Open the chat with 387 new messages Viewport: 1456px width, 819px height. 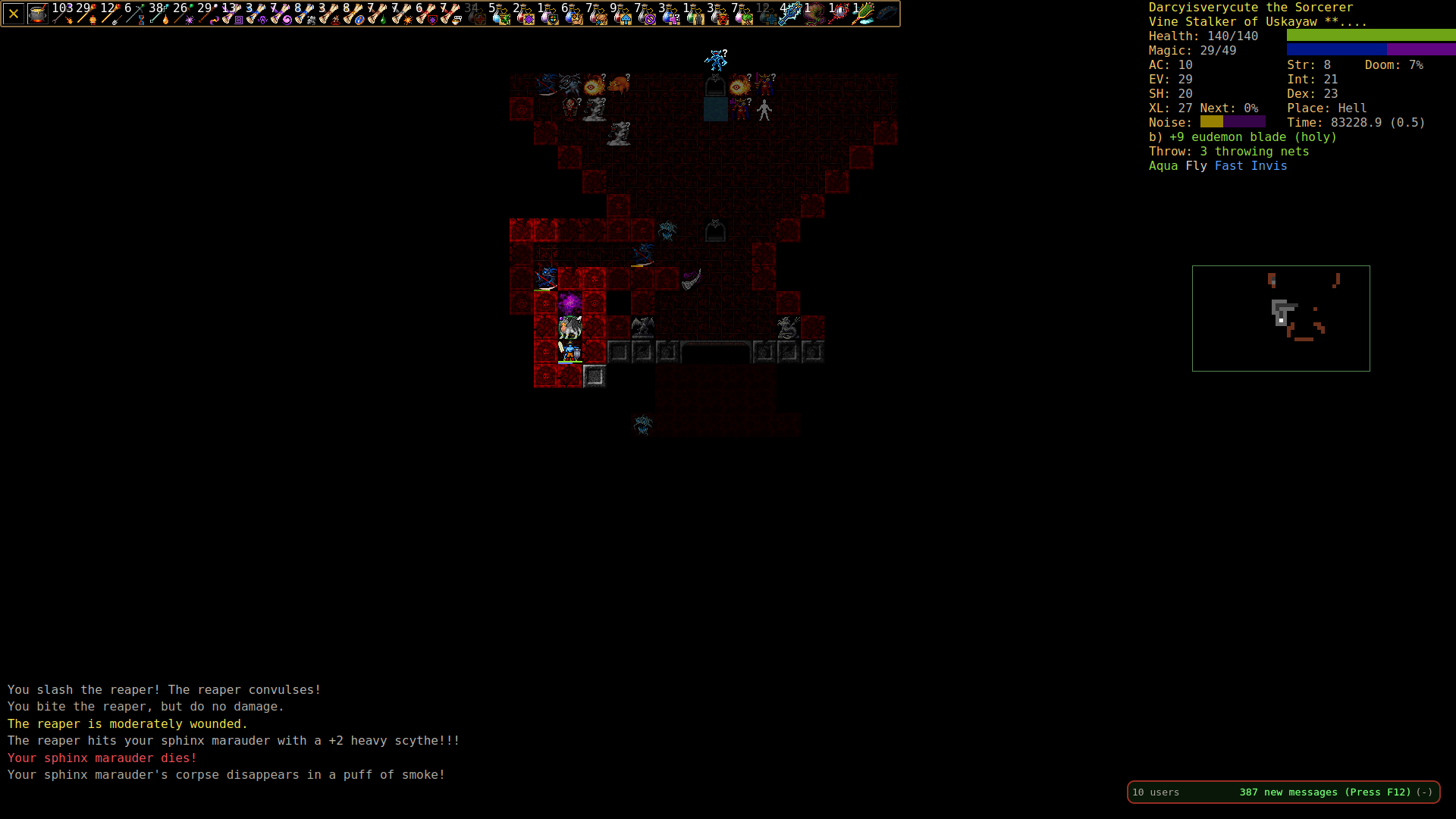(1325, 792)
